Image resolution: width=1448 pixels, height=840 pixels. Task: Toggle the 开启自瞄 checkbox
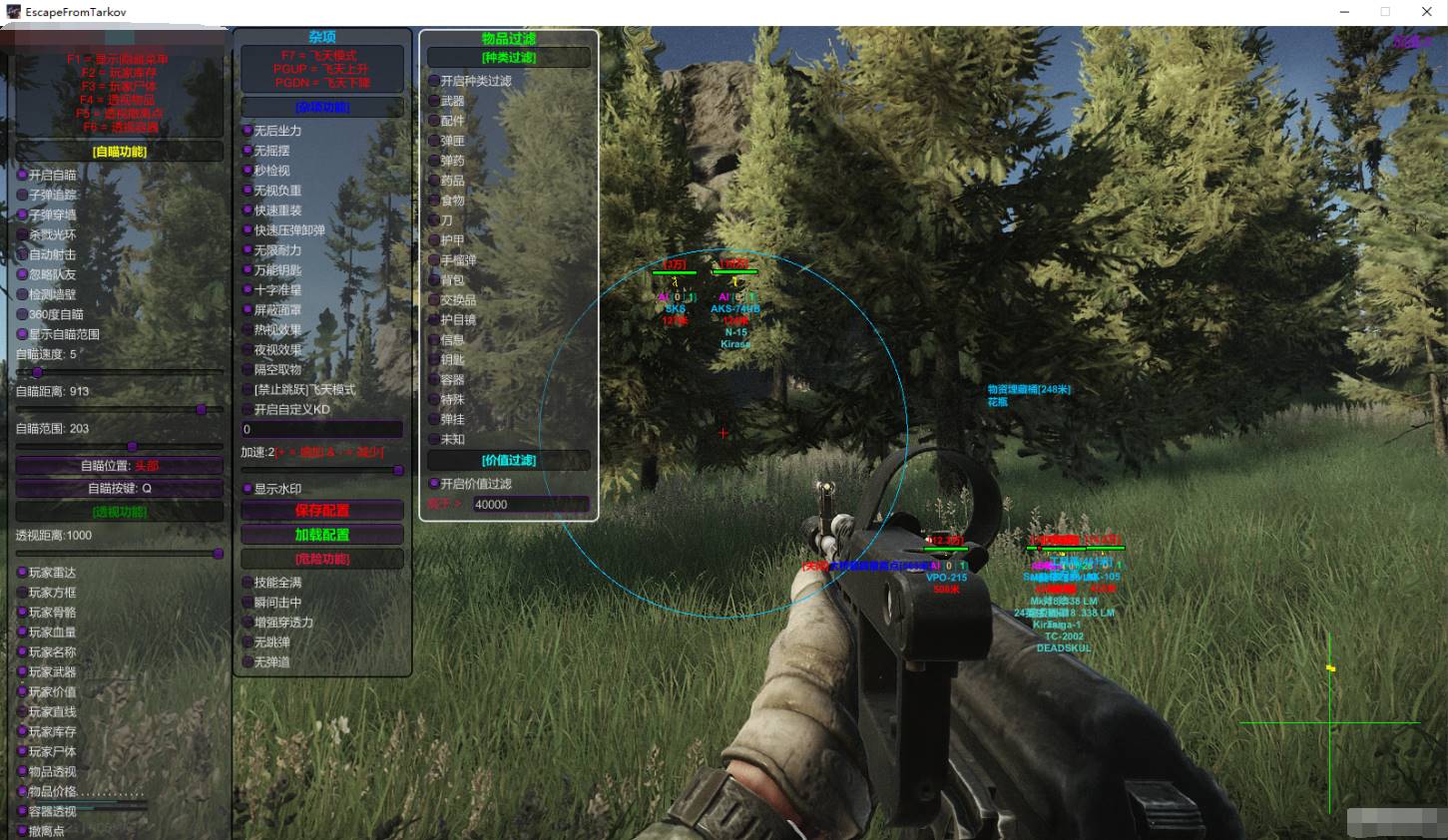pos(23,175)
